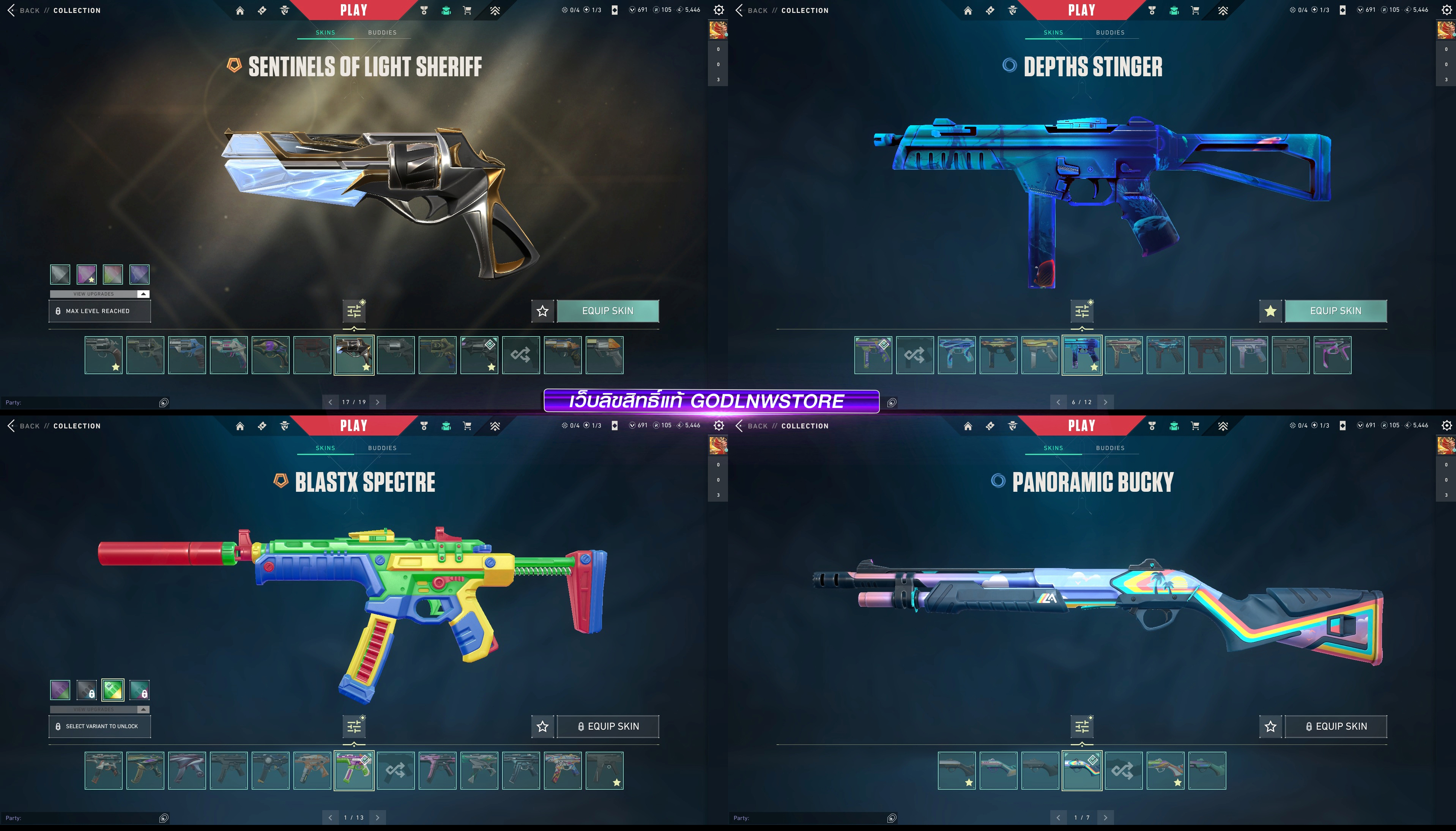Image resolution: width=1456 pixels, height=831 pixels.
Task: Choose the green variant swatch of BlastX Spectre
Action: pyautogui.click(x=113, y=690)
